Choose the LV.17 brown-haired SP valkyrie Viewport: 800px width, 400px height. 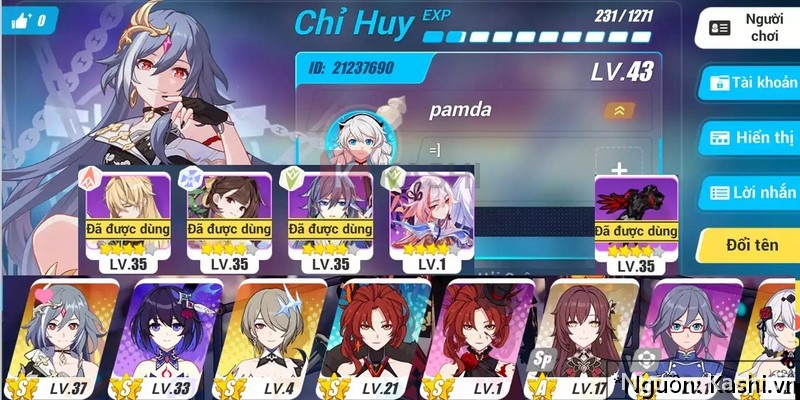click(x=588, y=335)
